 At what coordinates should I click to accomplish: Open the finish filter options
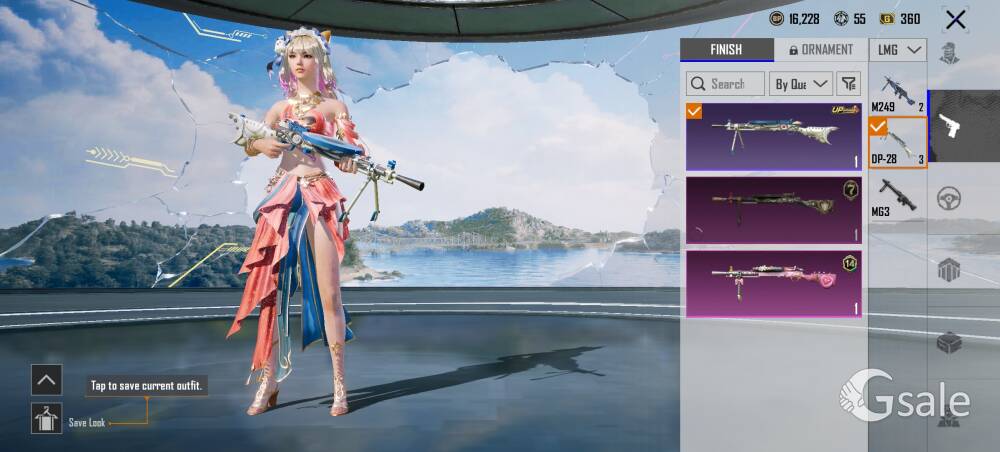pyautogui.click(x=848, y=84)
